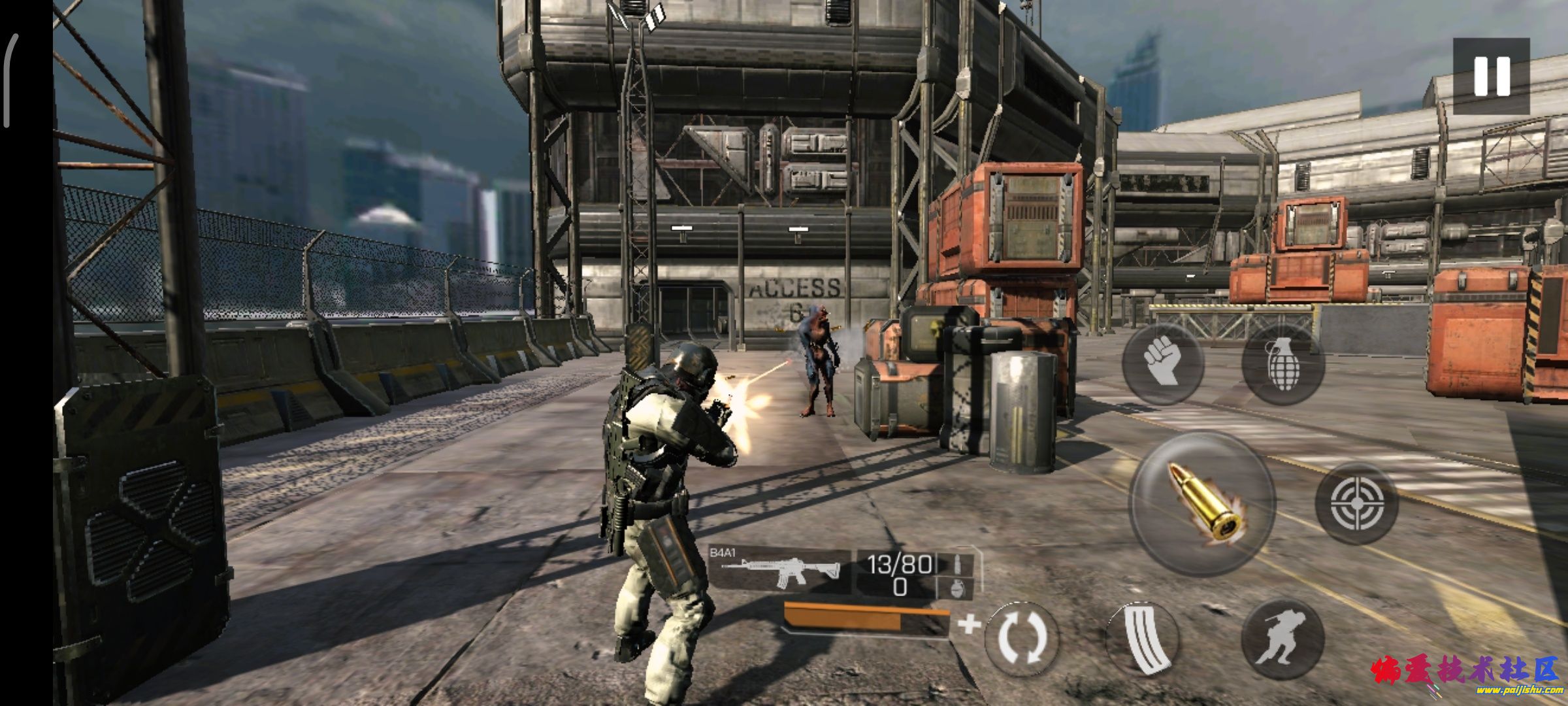The height and width of the screenshot is (706, 1568).
Task: Pause the game
Action: 1492,76
